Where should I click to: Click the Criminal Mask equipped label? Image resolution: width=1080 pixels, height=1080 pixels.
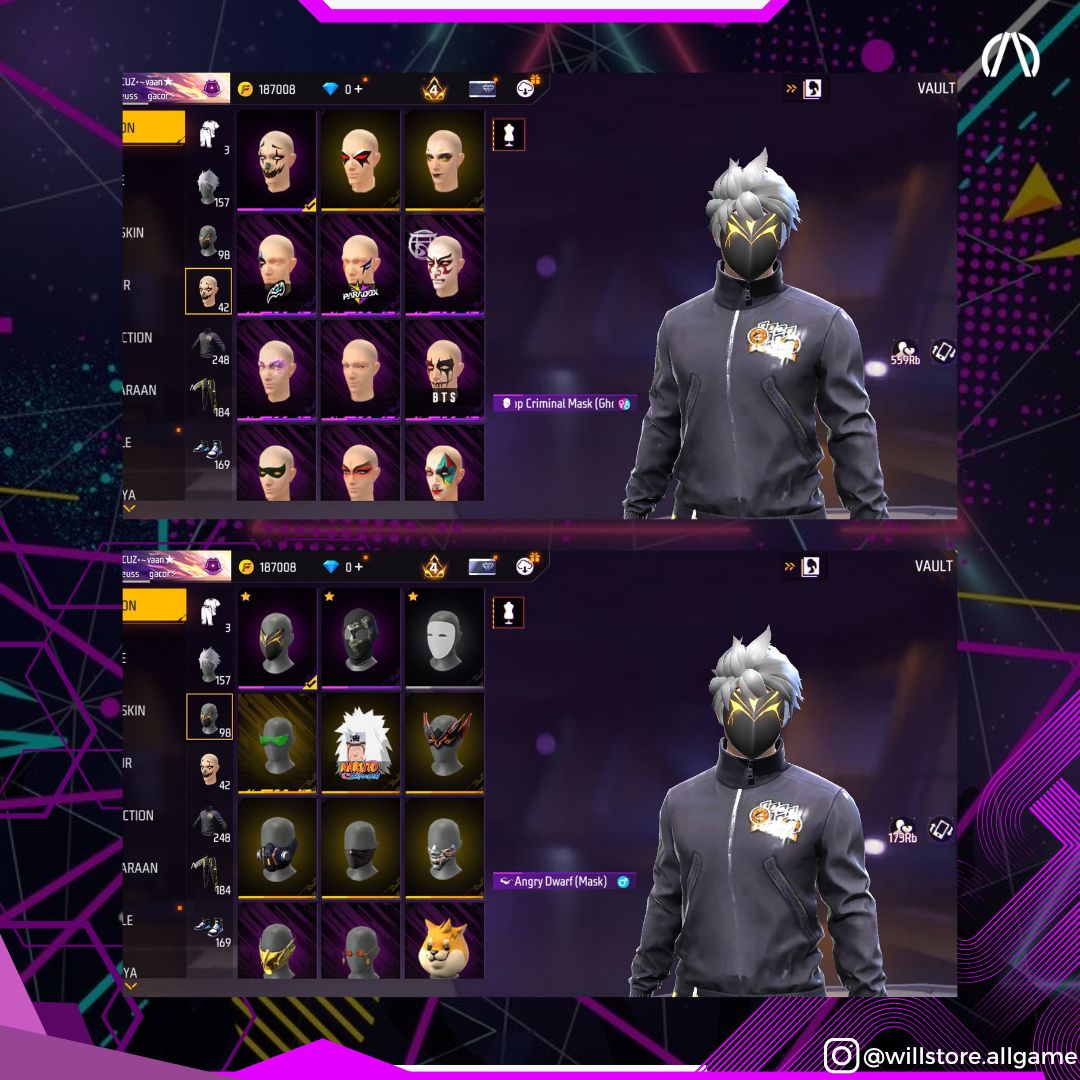pyautogui.click(x=564, y=404)
